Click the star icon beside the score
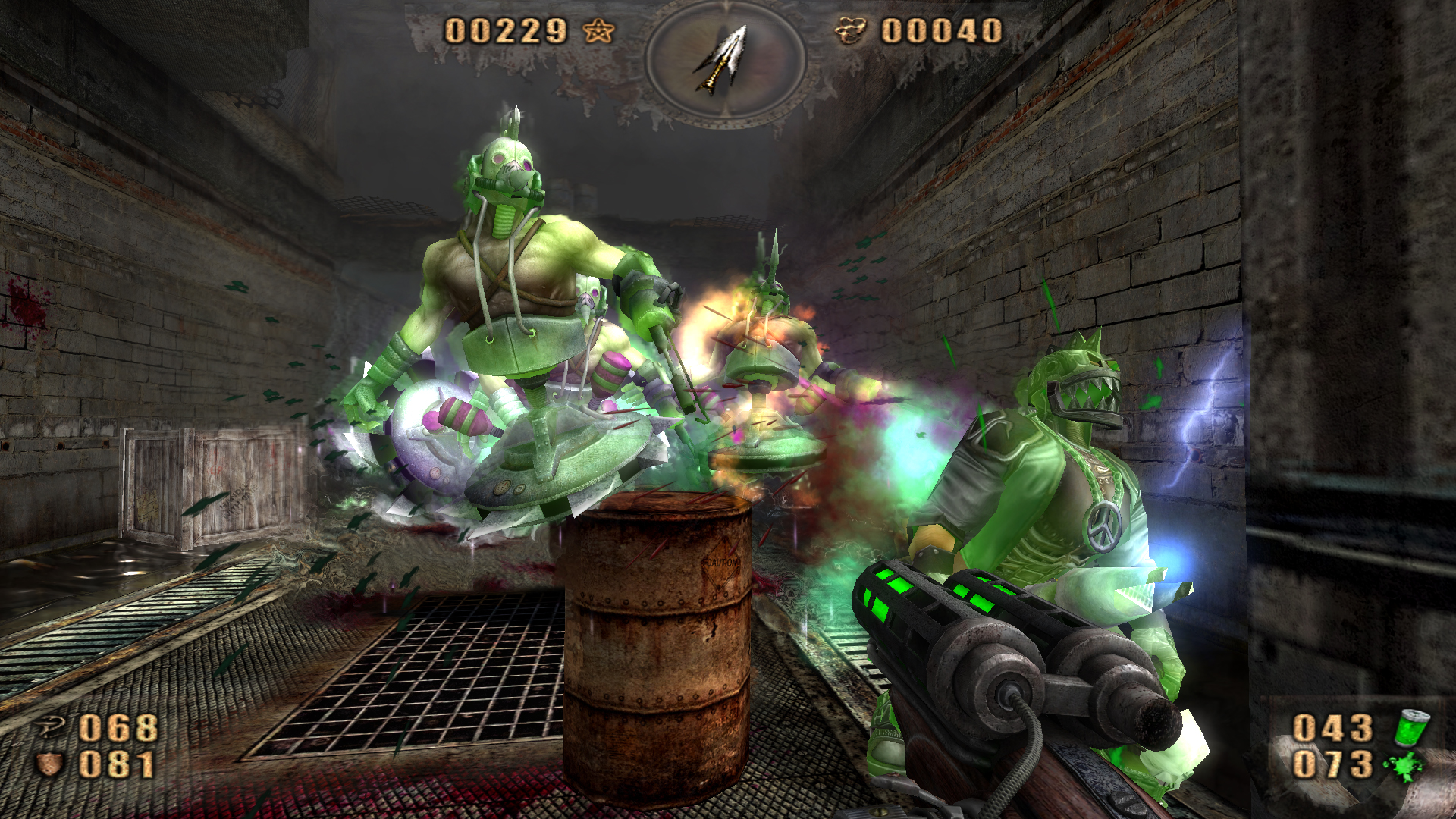 pos(598,32)
